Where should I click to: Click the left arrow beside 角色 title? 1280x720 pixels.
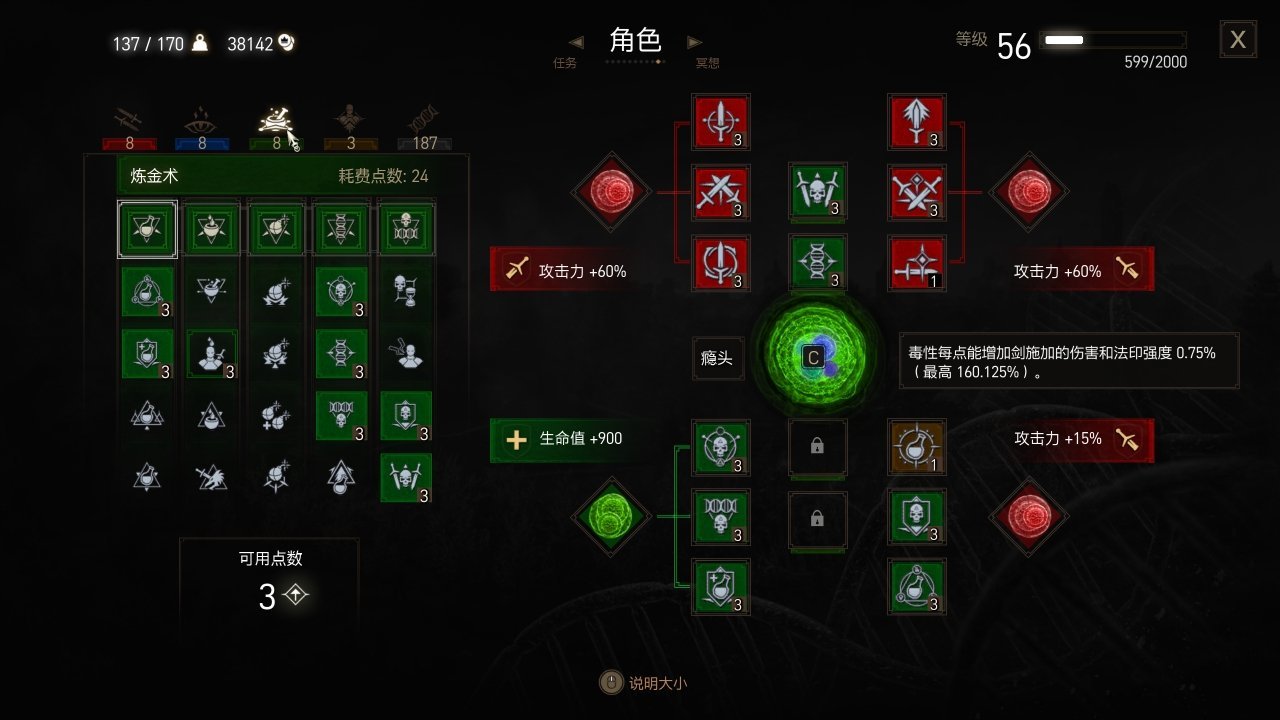[x=575, y=42]
